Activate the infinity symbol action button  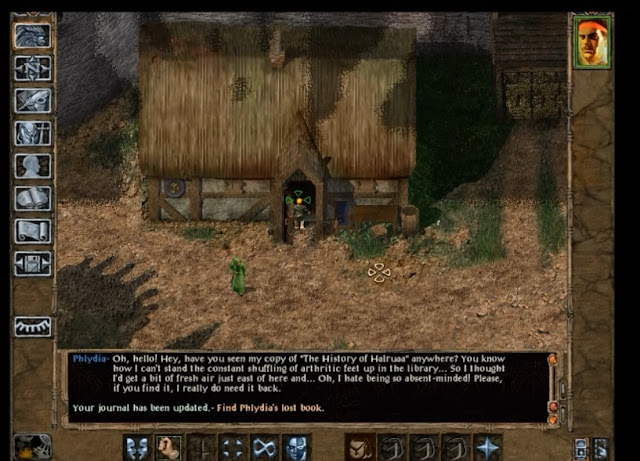click(x=265, y=447)
